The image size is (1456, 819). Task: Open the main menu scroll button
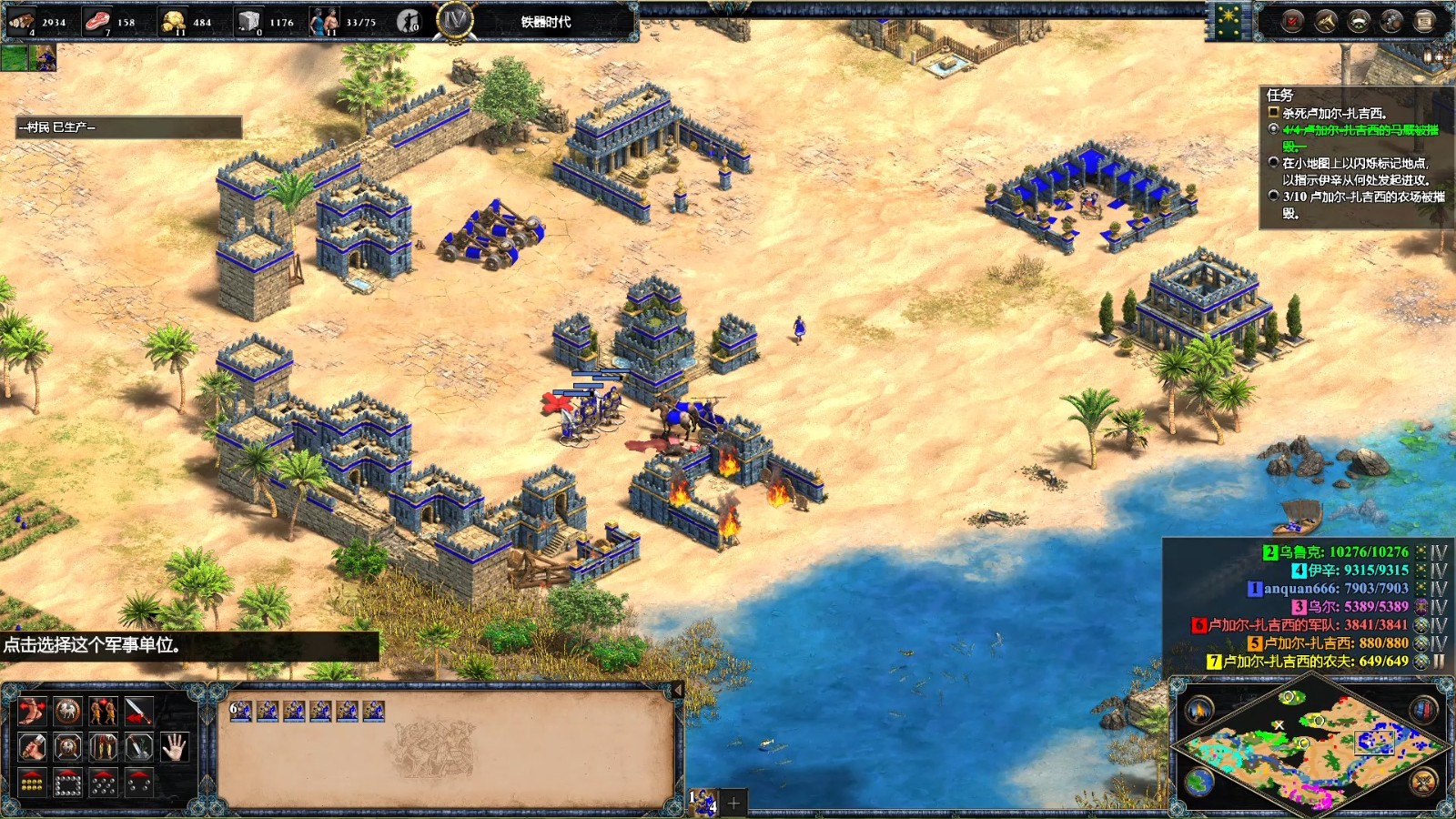pos(1424,21)
